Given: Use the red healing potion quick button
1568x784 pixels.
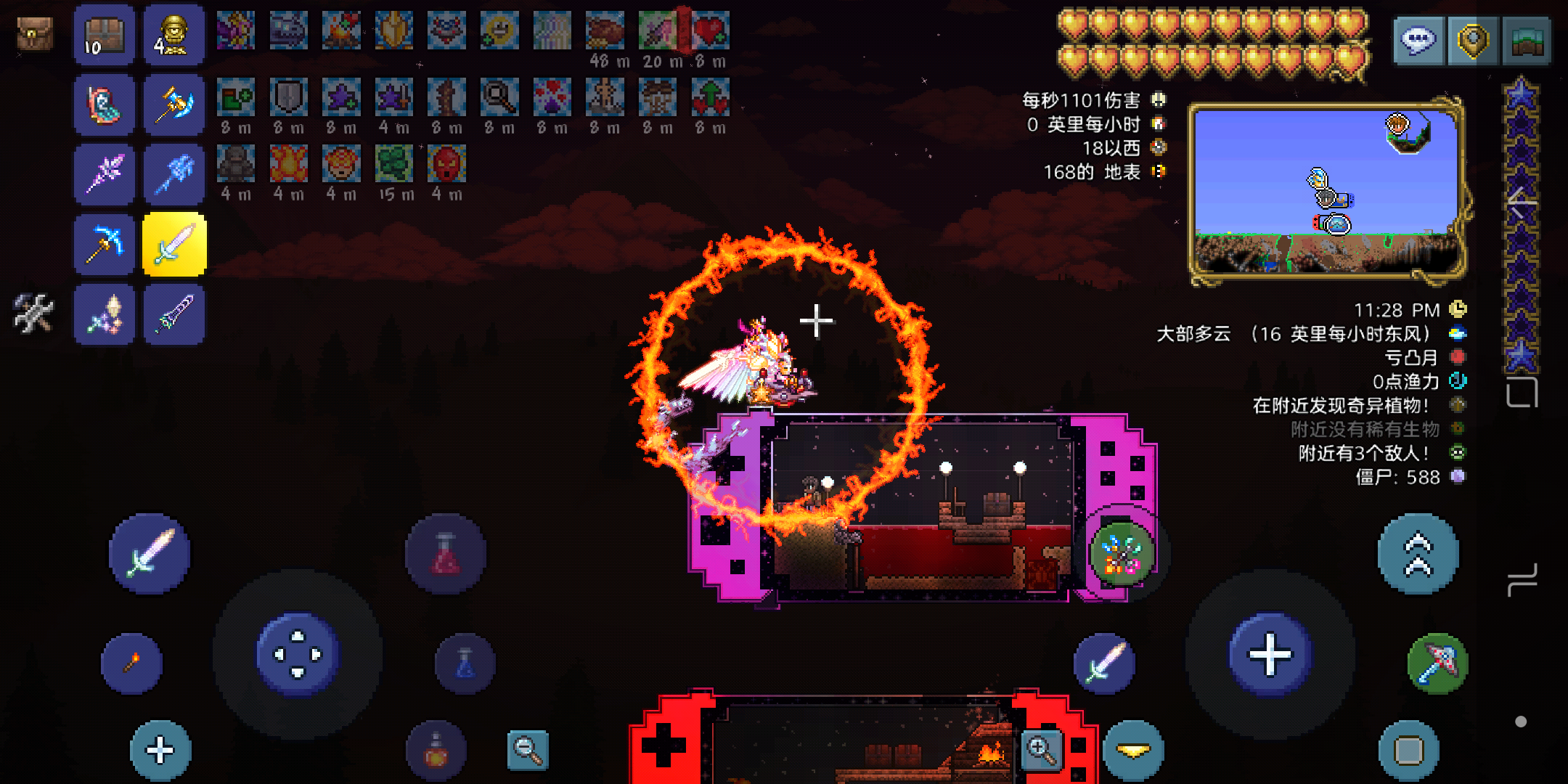Looking at the screenshot, I should click(445, 554).
